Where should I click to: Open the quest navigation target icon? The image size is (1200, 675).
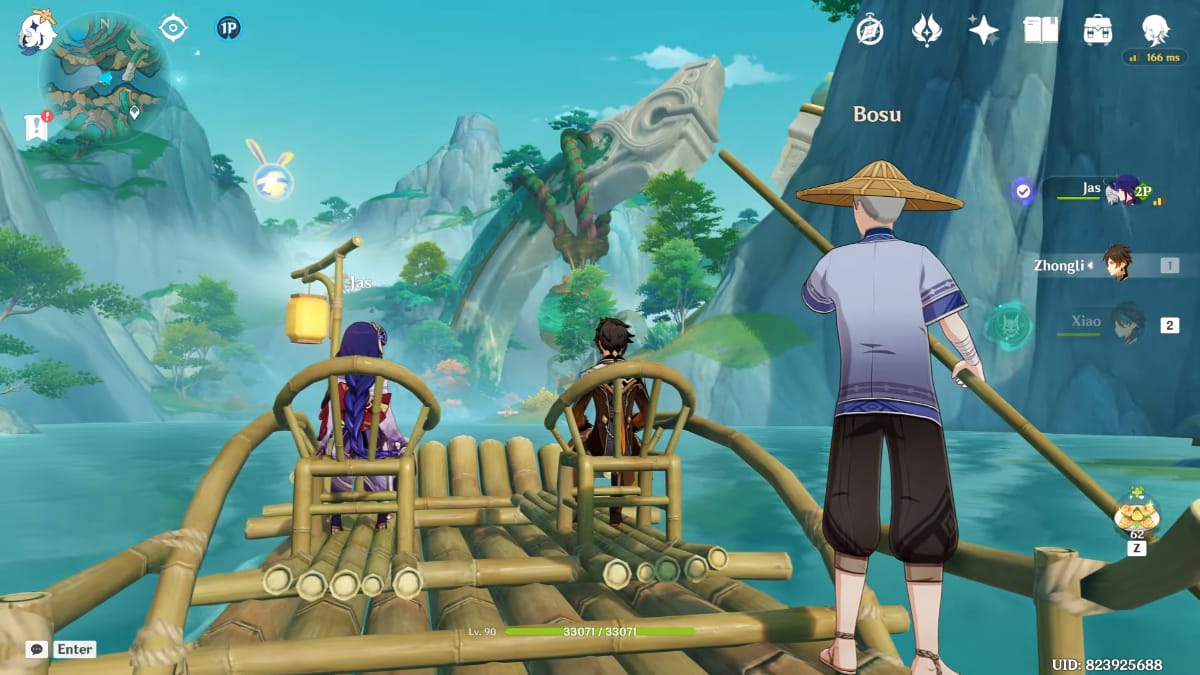[x=174, y=28]
